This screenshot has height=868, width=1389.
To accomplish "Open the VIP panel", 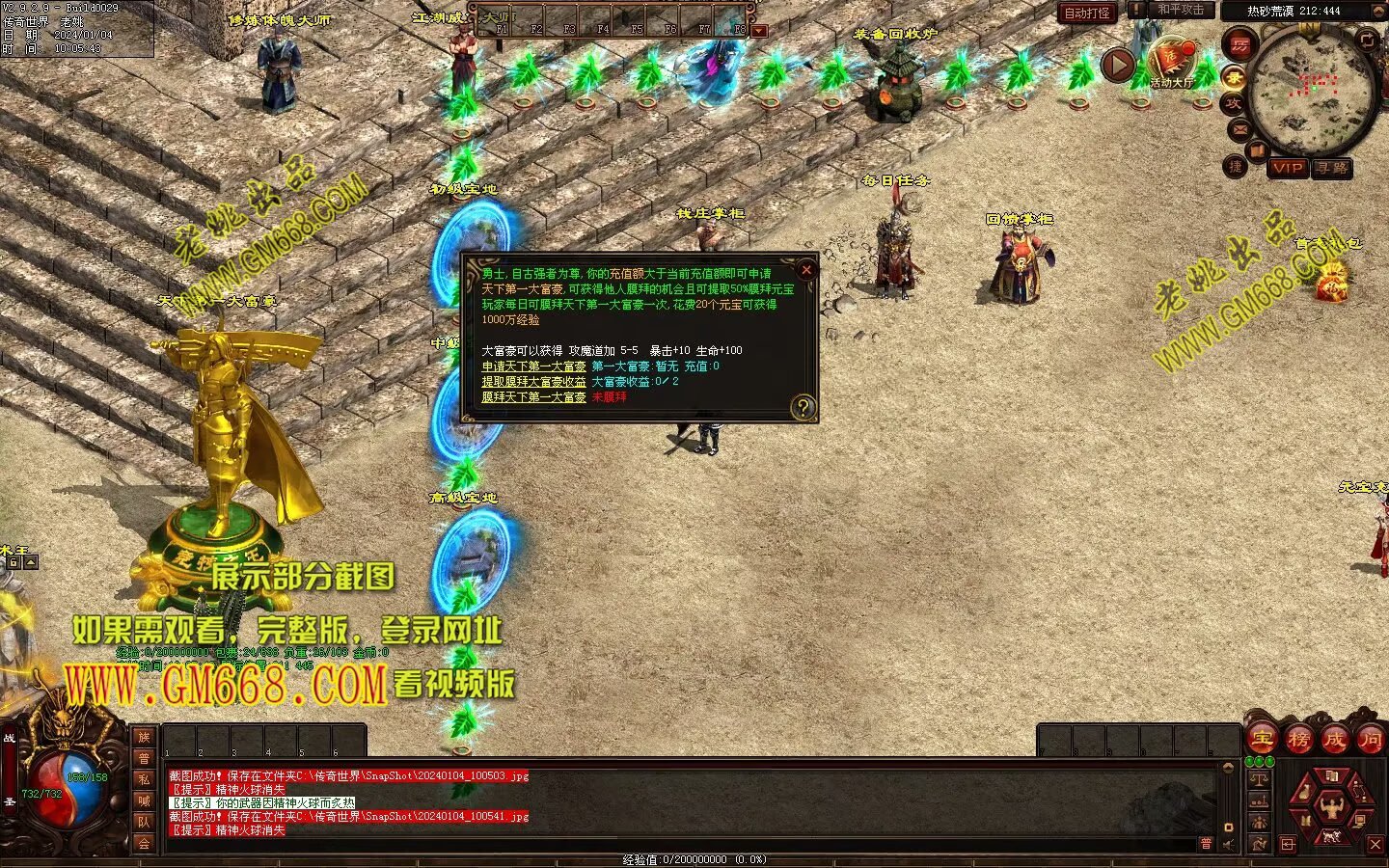I will tap(1287, 168).
